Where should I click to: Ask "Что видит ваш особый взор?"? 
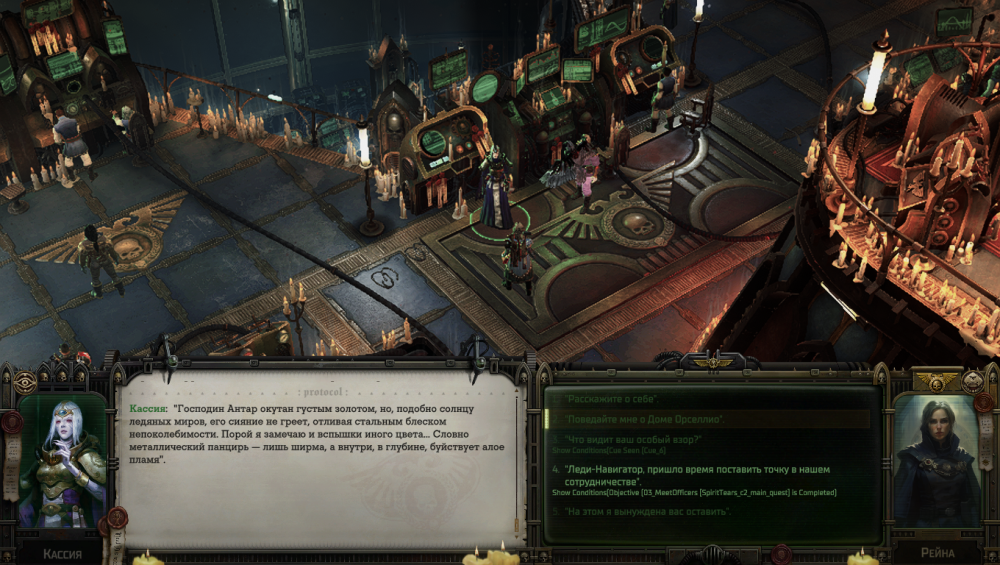634,440
